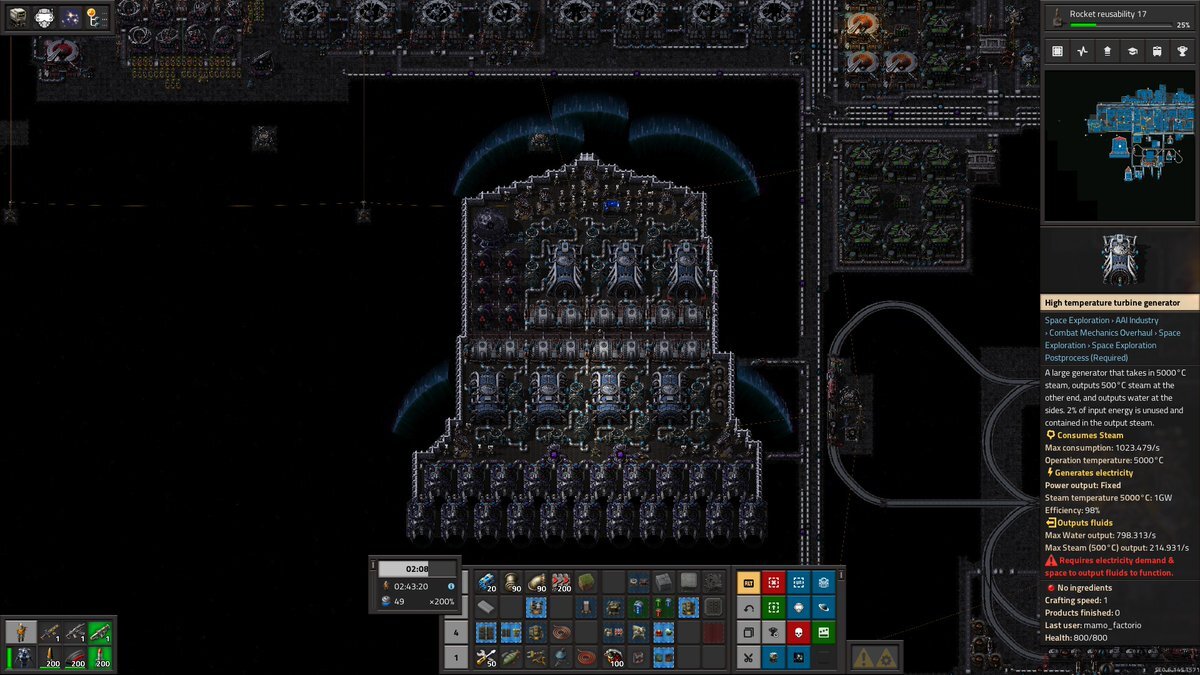Click the undo arrow shortcut
The width and height of the screenshot is (1200, 675).
point(748,607)
